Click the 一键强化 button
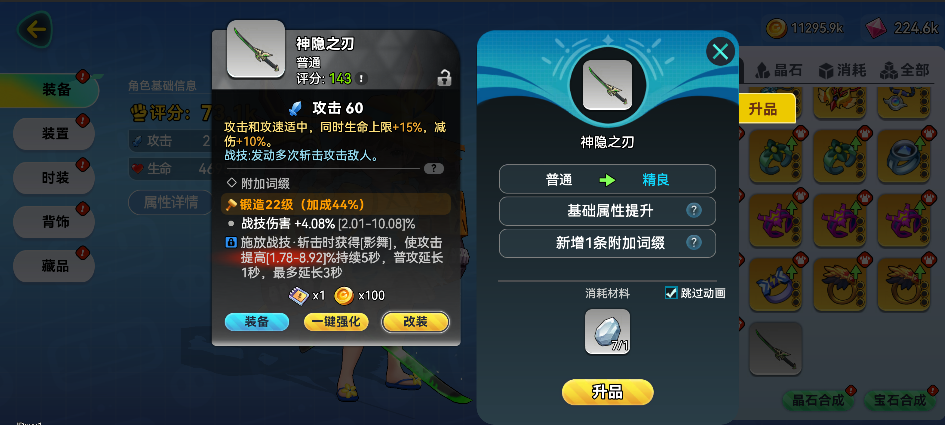The height and width of the screenshot is (425, 945). coord(337,322)
